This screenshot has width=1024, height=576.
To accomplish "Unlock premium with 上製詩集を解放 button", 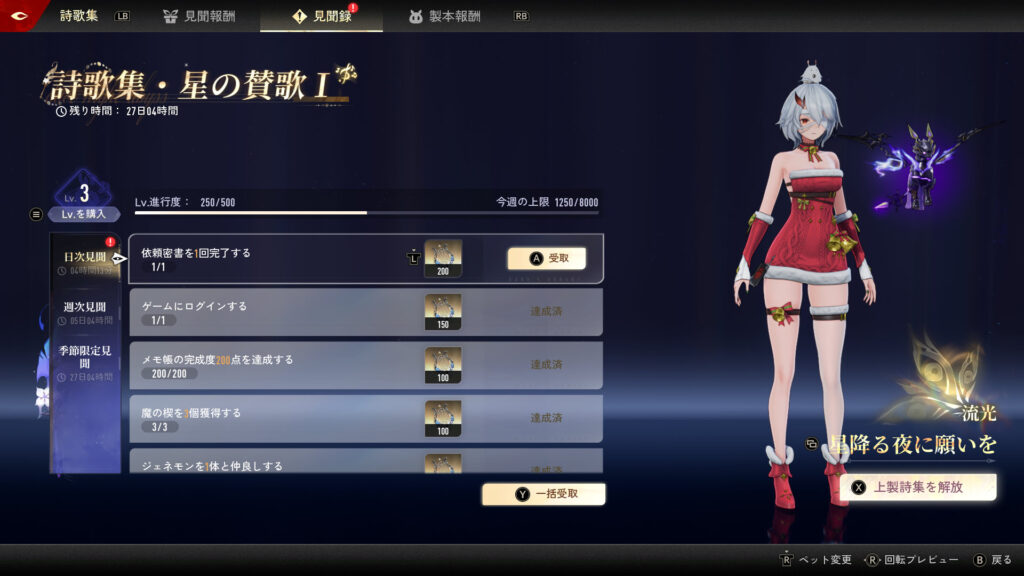I will coord(918,487).
